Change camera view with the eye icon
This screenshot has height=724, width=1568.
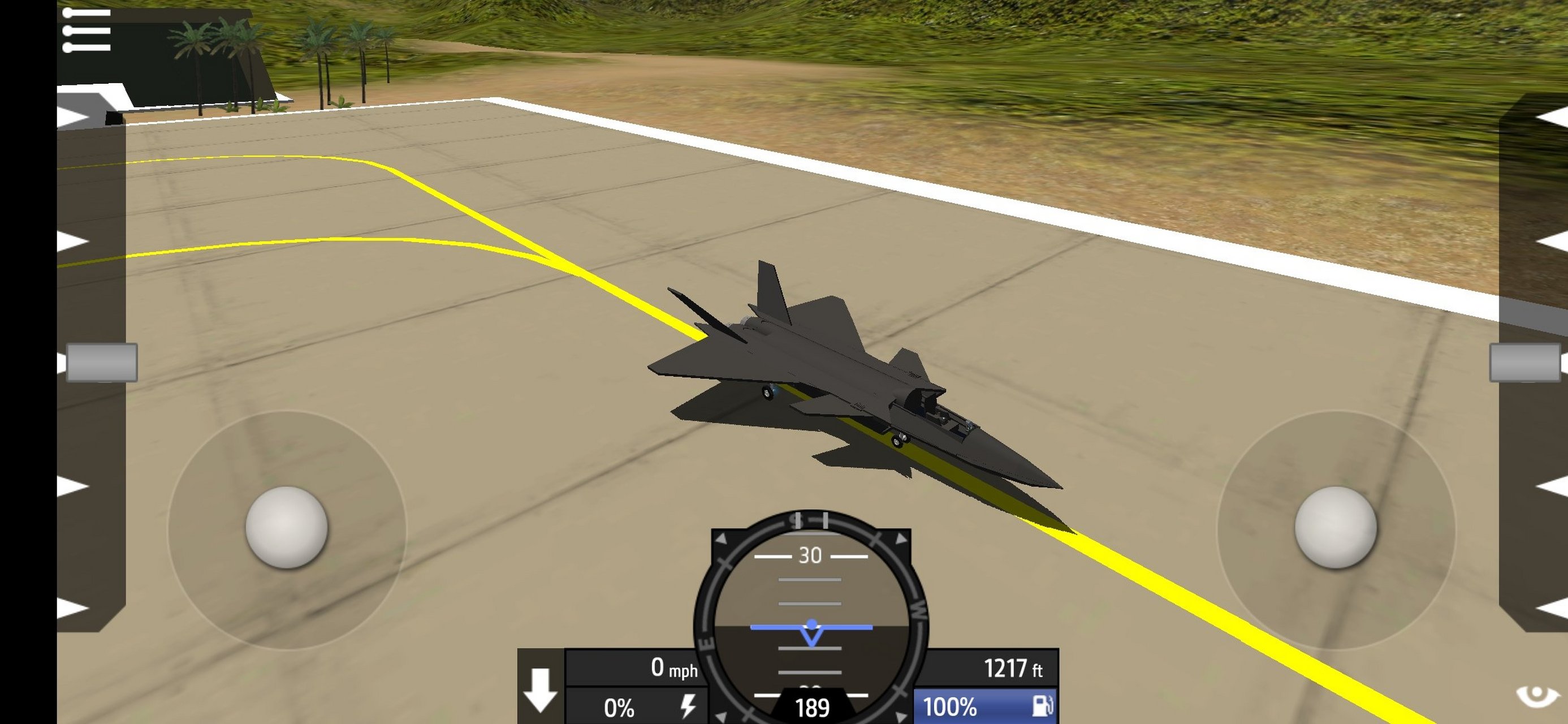pos(1536,696)
